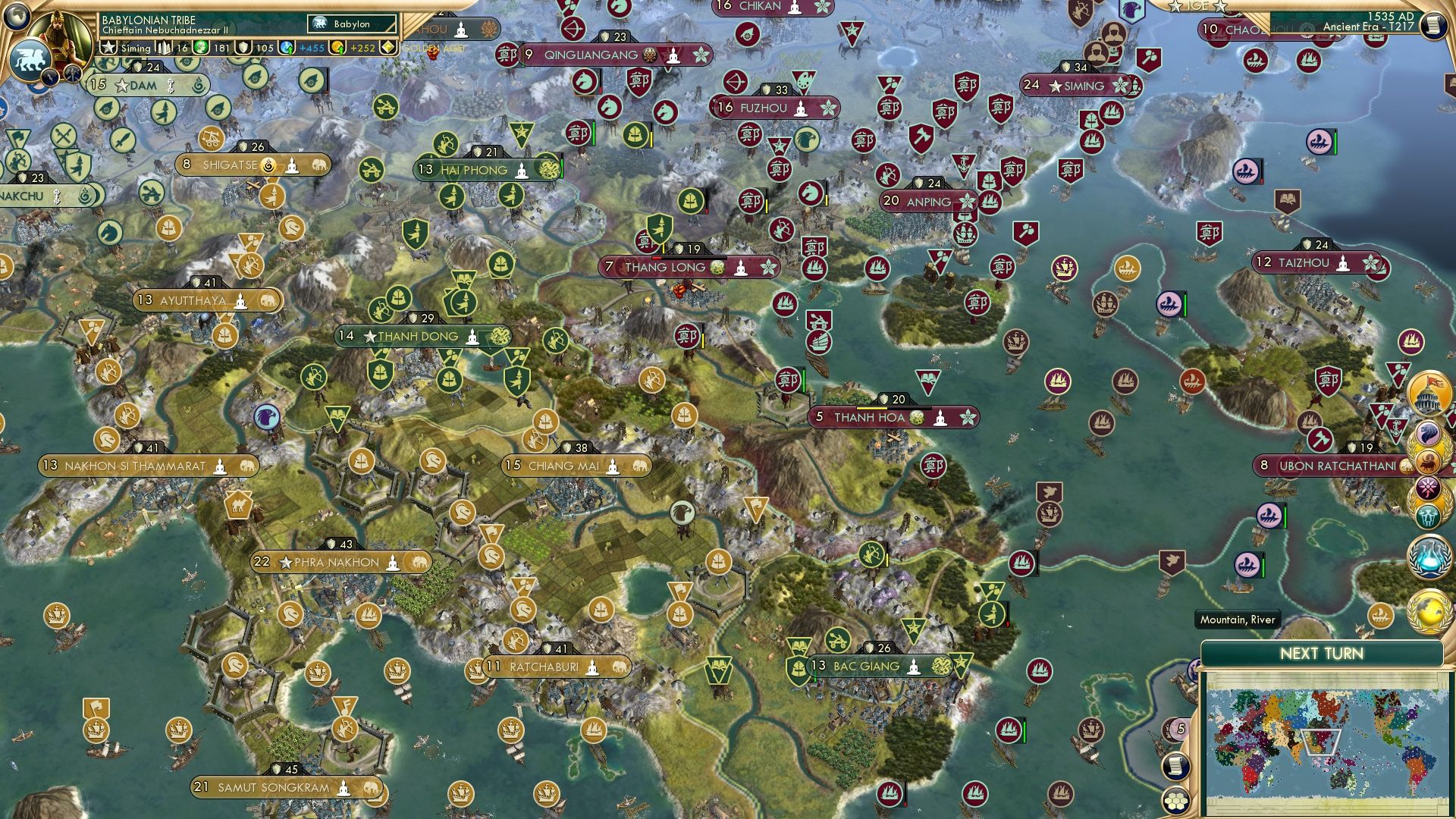1456x819 pixels.
Task: Expand the stacked notification bubble marked 5
Action: pos(1180,731)
